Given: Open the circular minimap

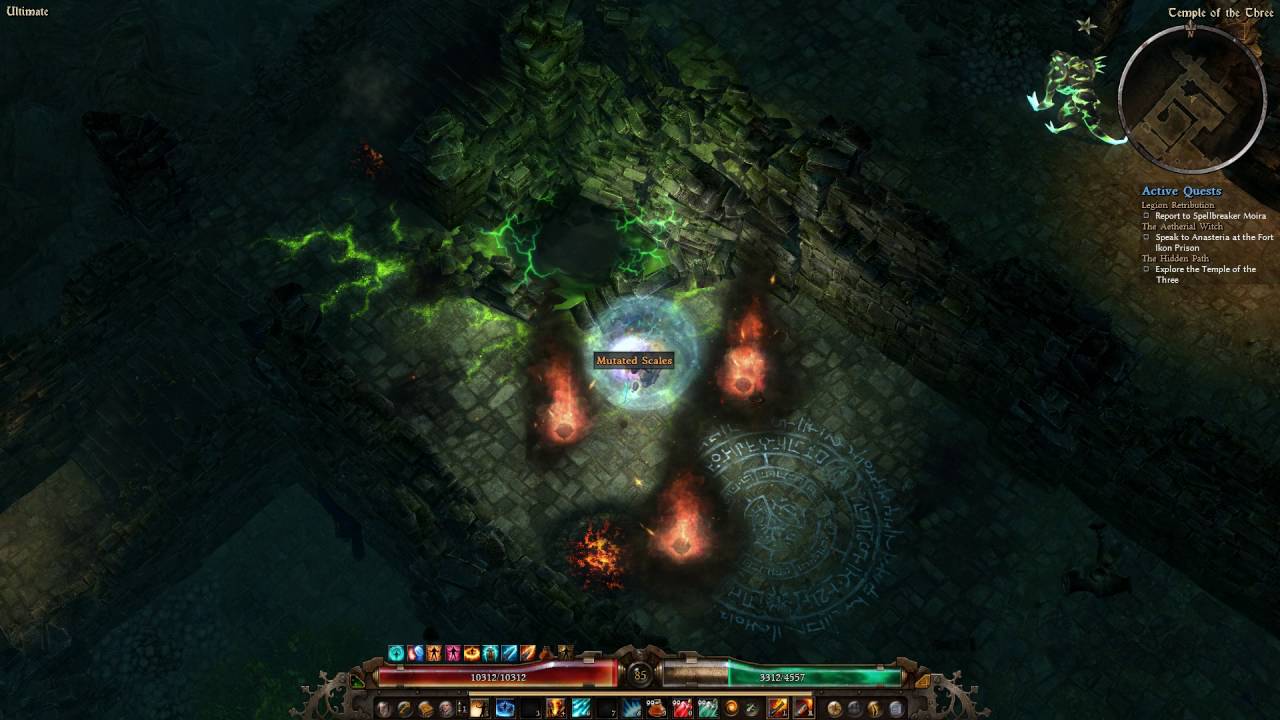Looking at the screenshot, I should (x=1190, y=97).
